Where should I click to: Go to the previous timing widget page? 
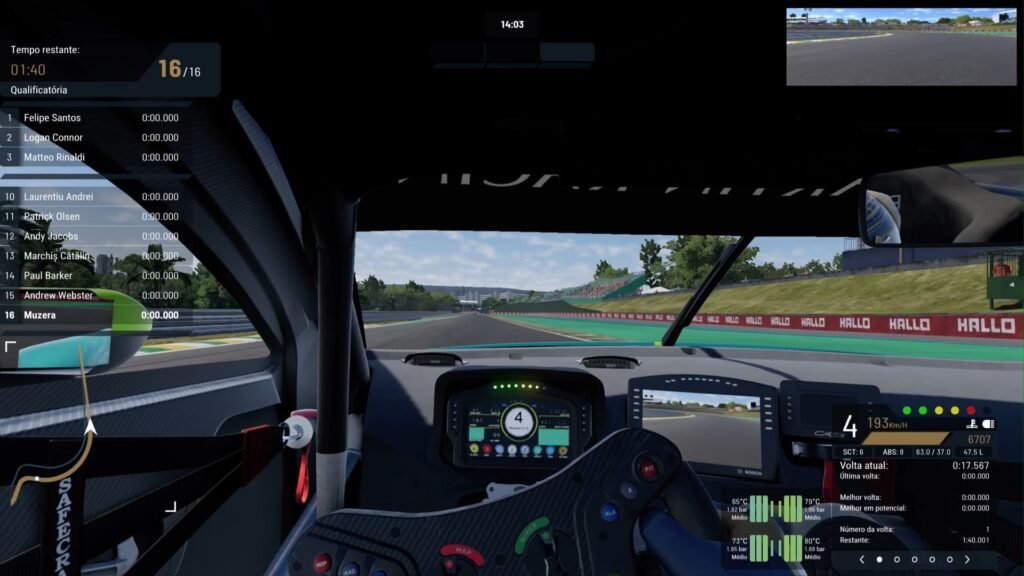pyautogui.click(x=862, y=560)
